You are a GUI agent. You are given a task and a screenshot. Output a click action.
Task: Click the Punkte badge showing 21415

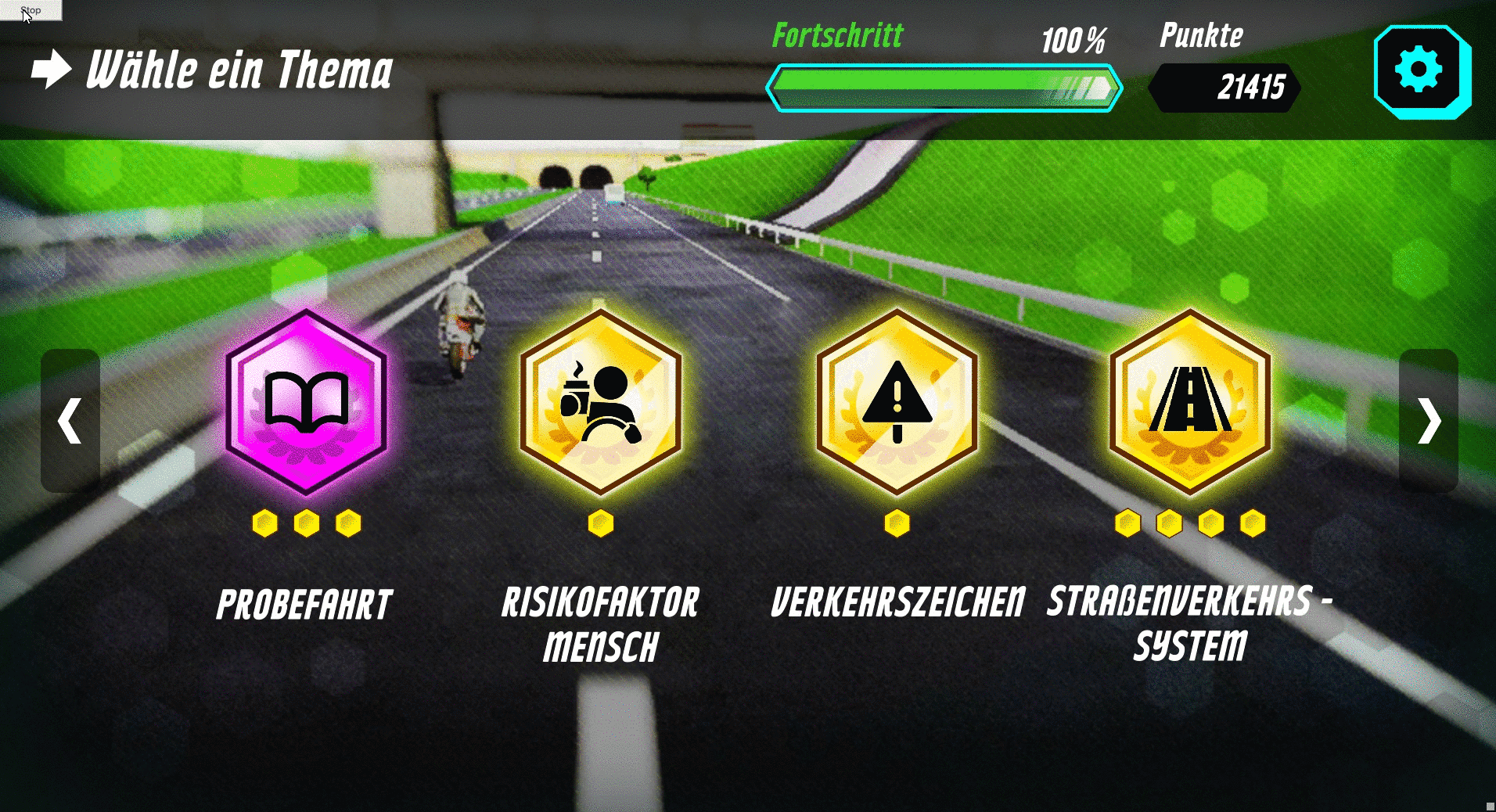1224,88
